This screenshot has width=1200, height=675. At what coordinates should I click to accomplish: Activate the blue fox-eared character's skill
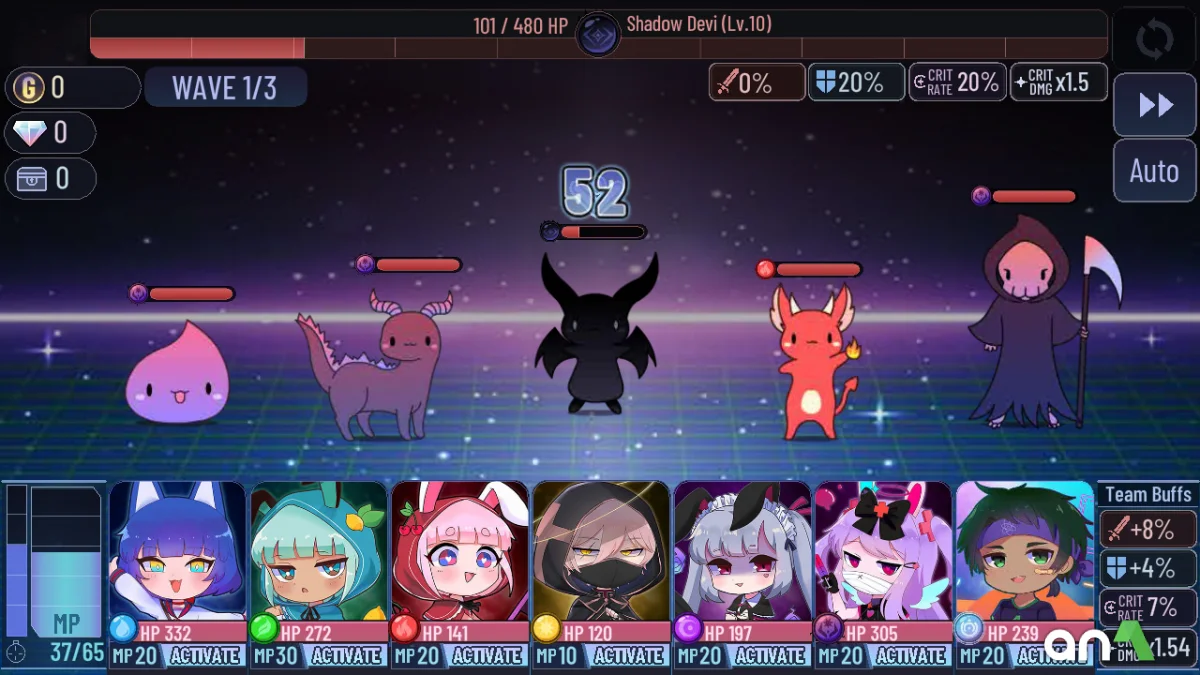click(x=204, y=656)
